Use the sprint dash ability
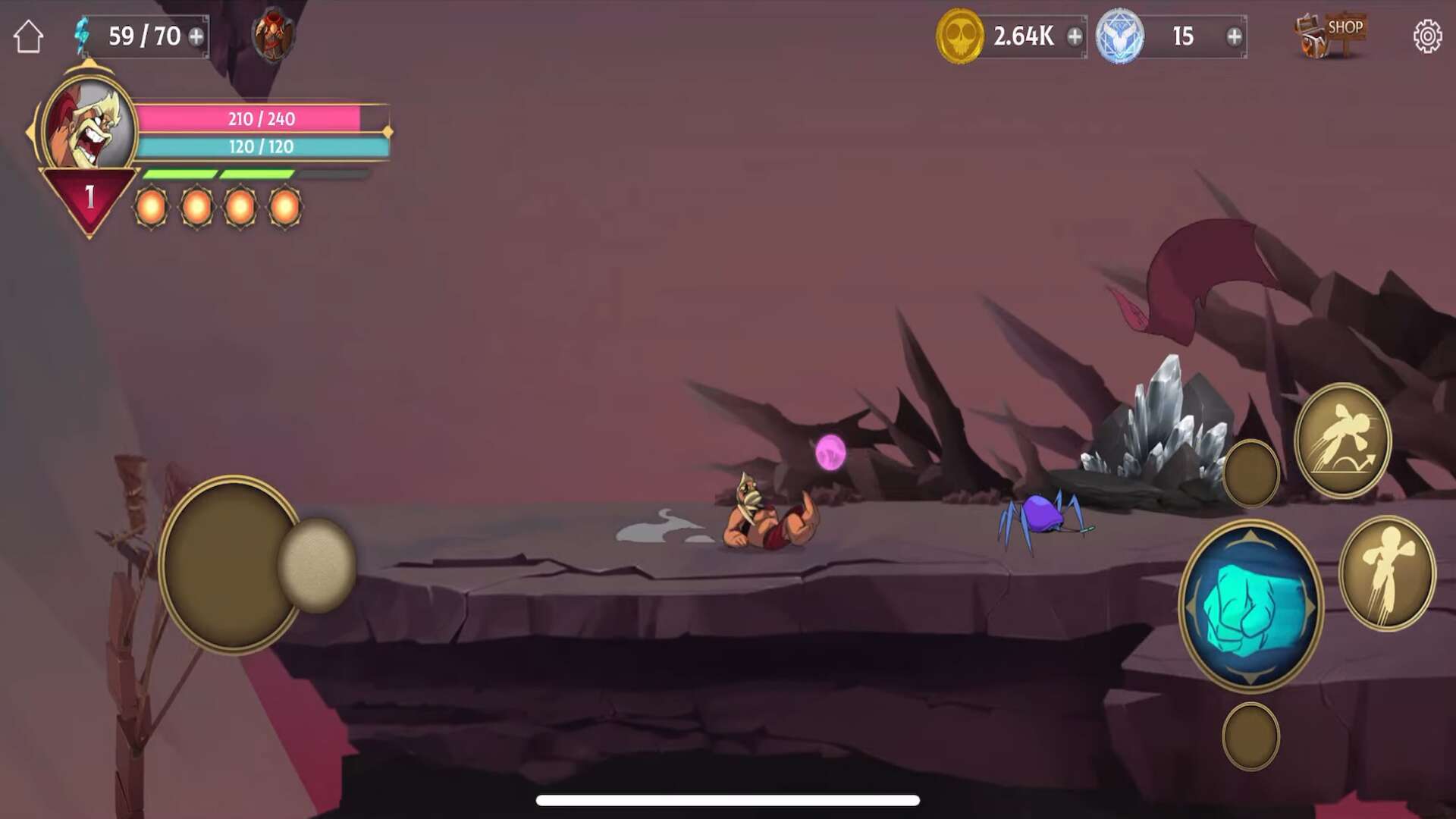Viewport: 1456px width, 819px height. pos(1387,573)
